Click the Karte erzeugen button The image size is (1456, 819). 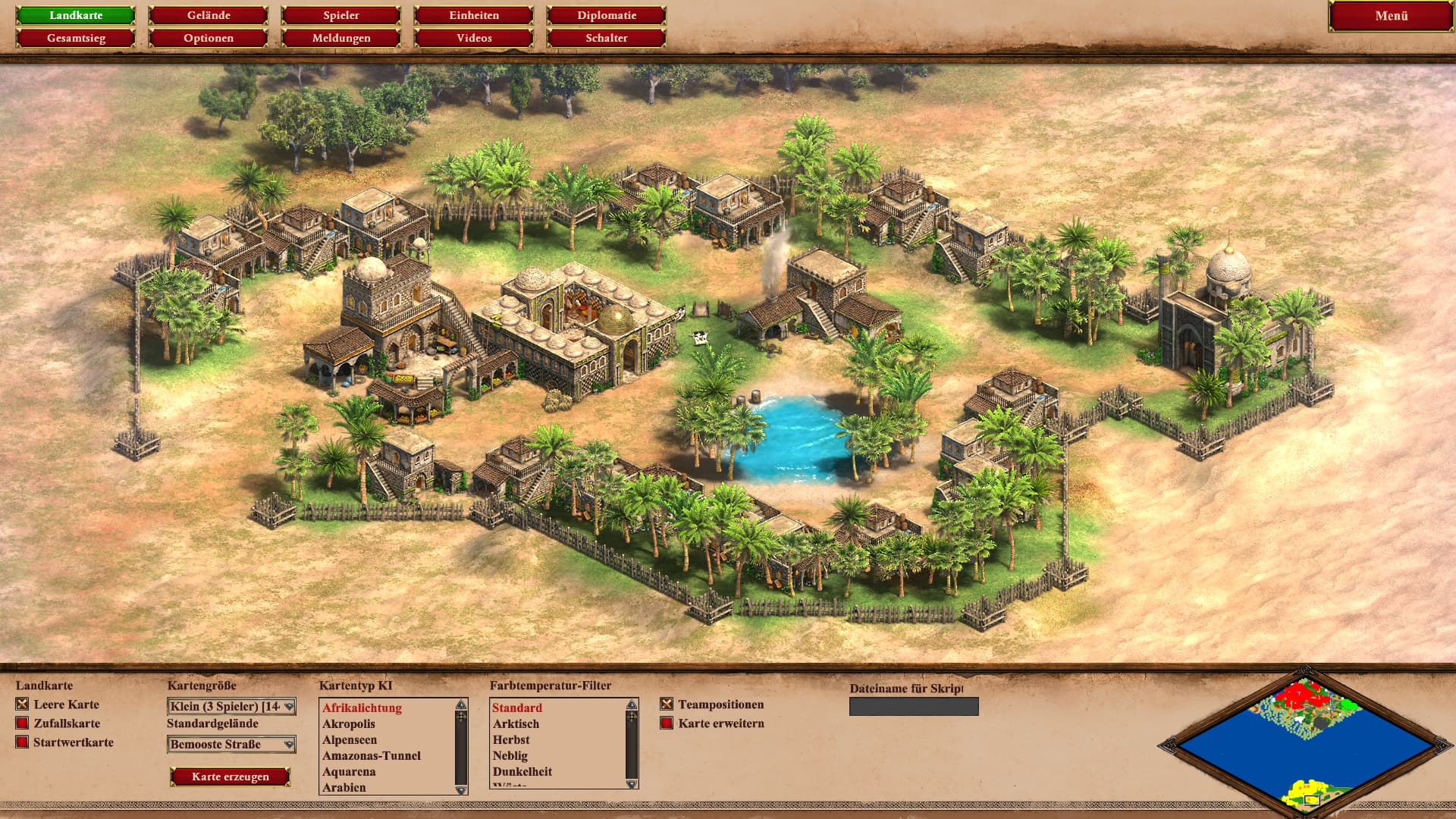tap(231, 777)
